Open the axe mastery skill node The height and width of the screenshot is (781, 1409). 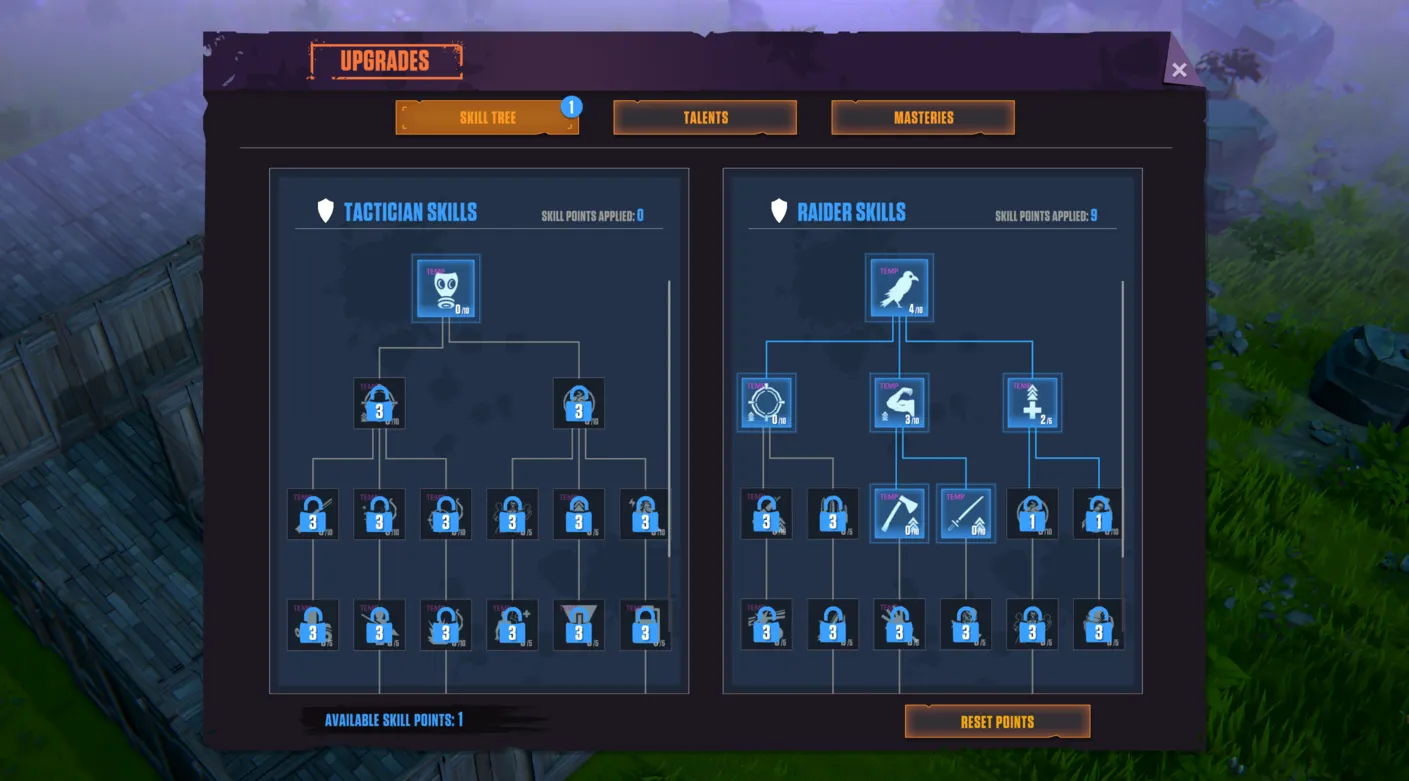pyautogui.click(x=899, y=513)
